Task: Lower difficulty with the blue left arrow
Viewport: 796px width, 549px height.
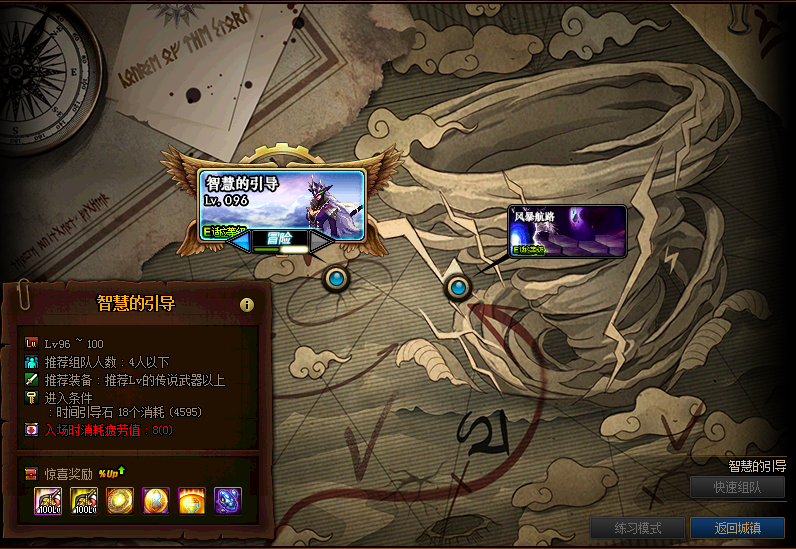Action: [240, 240]
